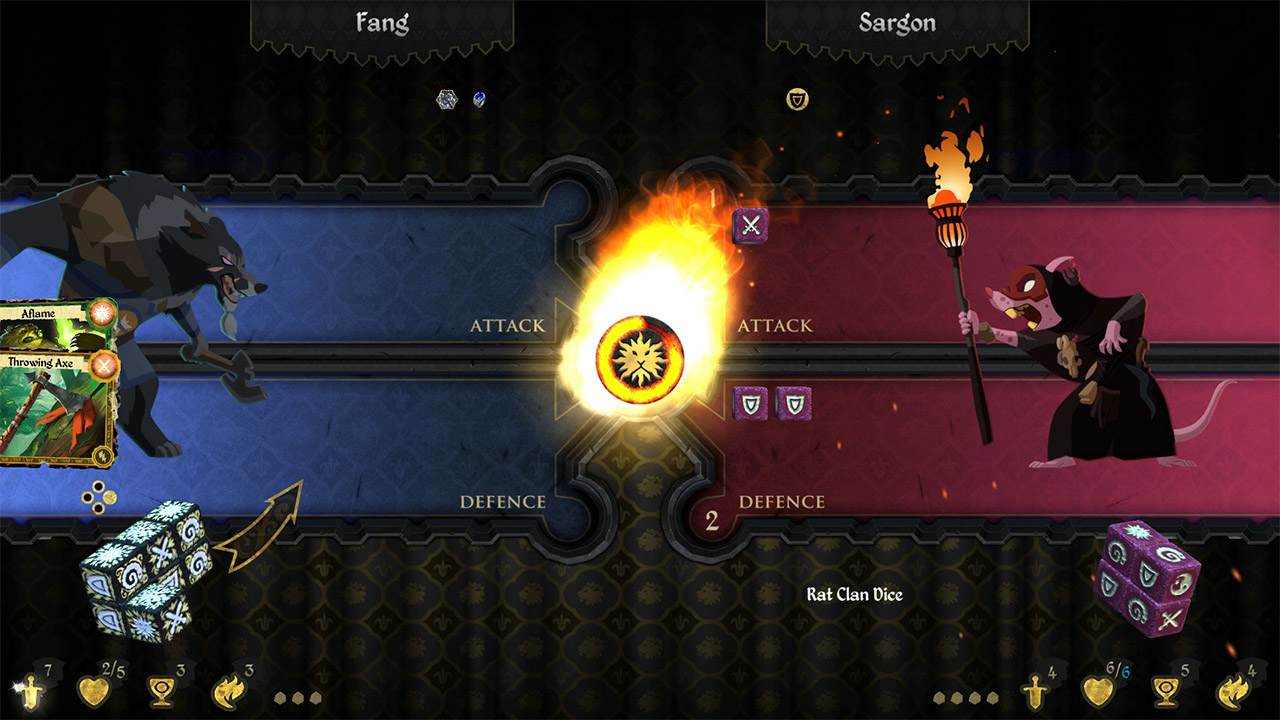Select Sargon's crossed-swords attack die
This screenshot has height=720, width=1280.
click(749, 227)
